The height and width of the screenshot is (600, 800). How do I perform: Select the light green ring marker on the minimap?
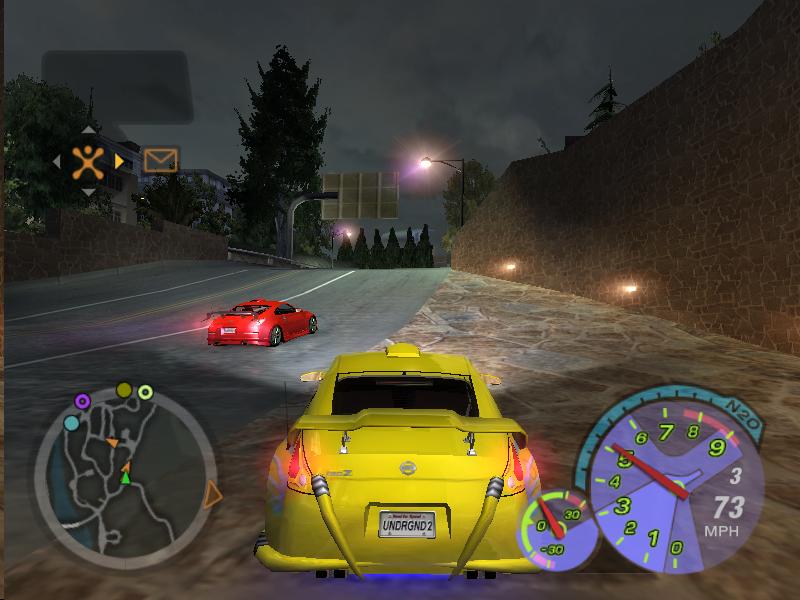145,392
